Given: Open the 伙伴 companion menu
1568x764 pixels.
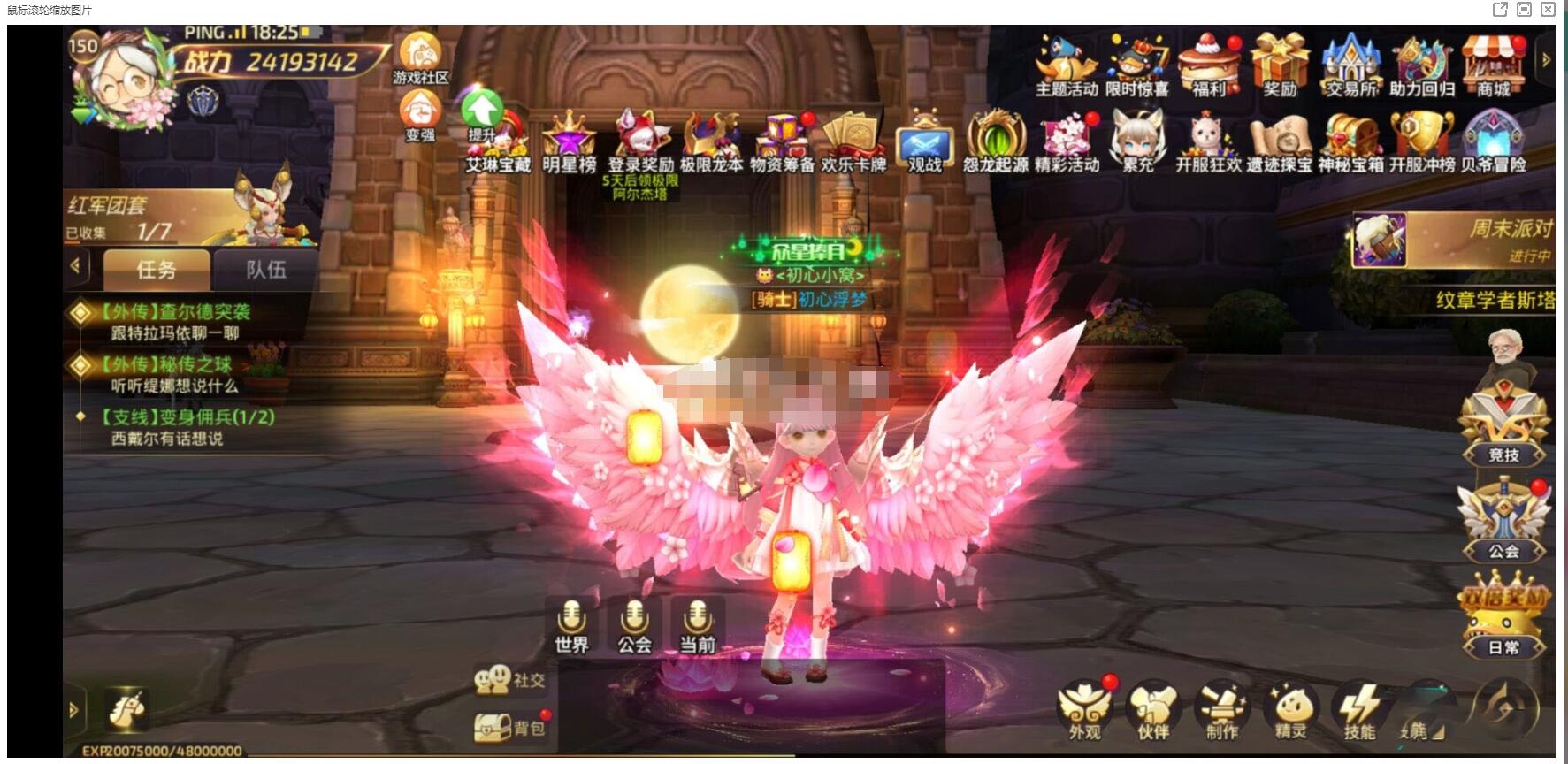Looking at the screenshot, I should (x=1152, y=712).
